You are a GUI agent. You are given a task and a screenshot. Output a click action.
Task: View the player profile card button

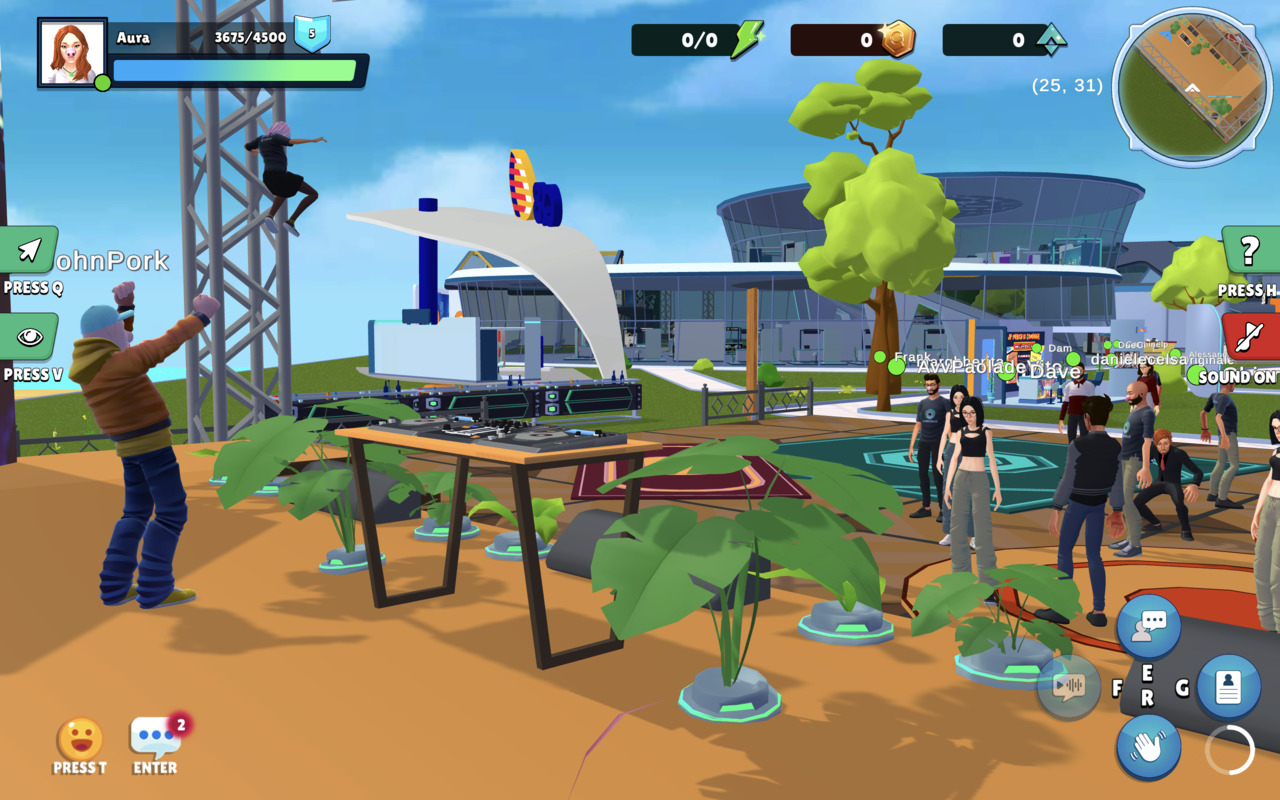(x=1228, y=687)
